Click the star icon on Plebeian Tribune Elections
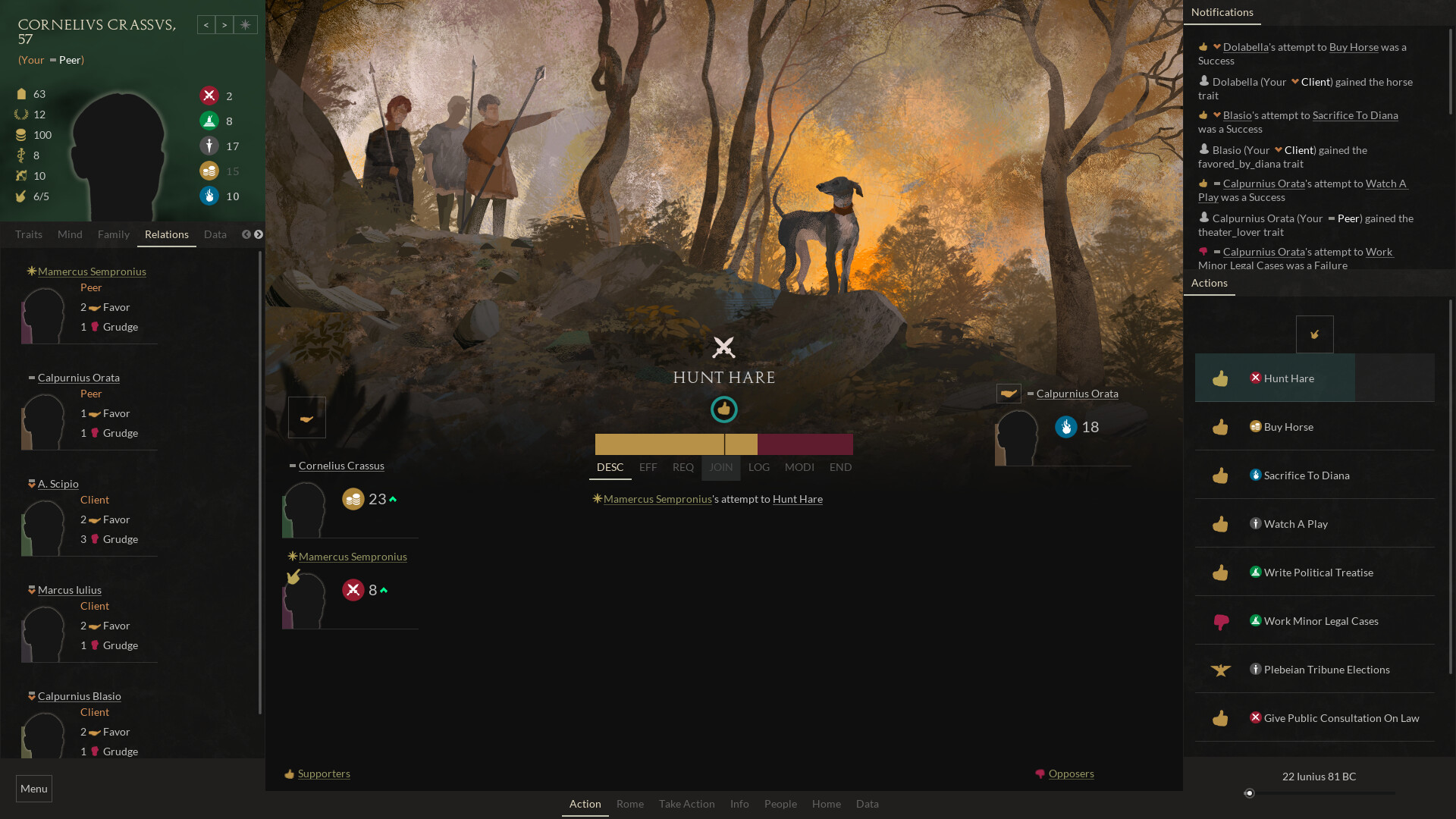The width and height of the screenshot is (1456, 819). pyautogui.click(x=1219, y=670)
